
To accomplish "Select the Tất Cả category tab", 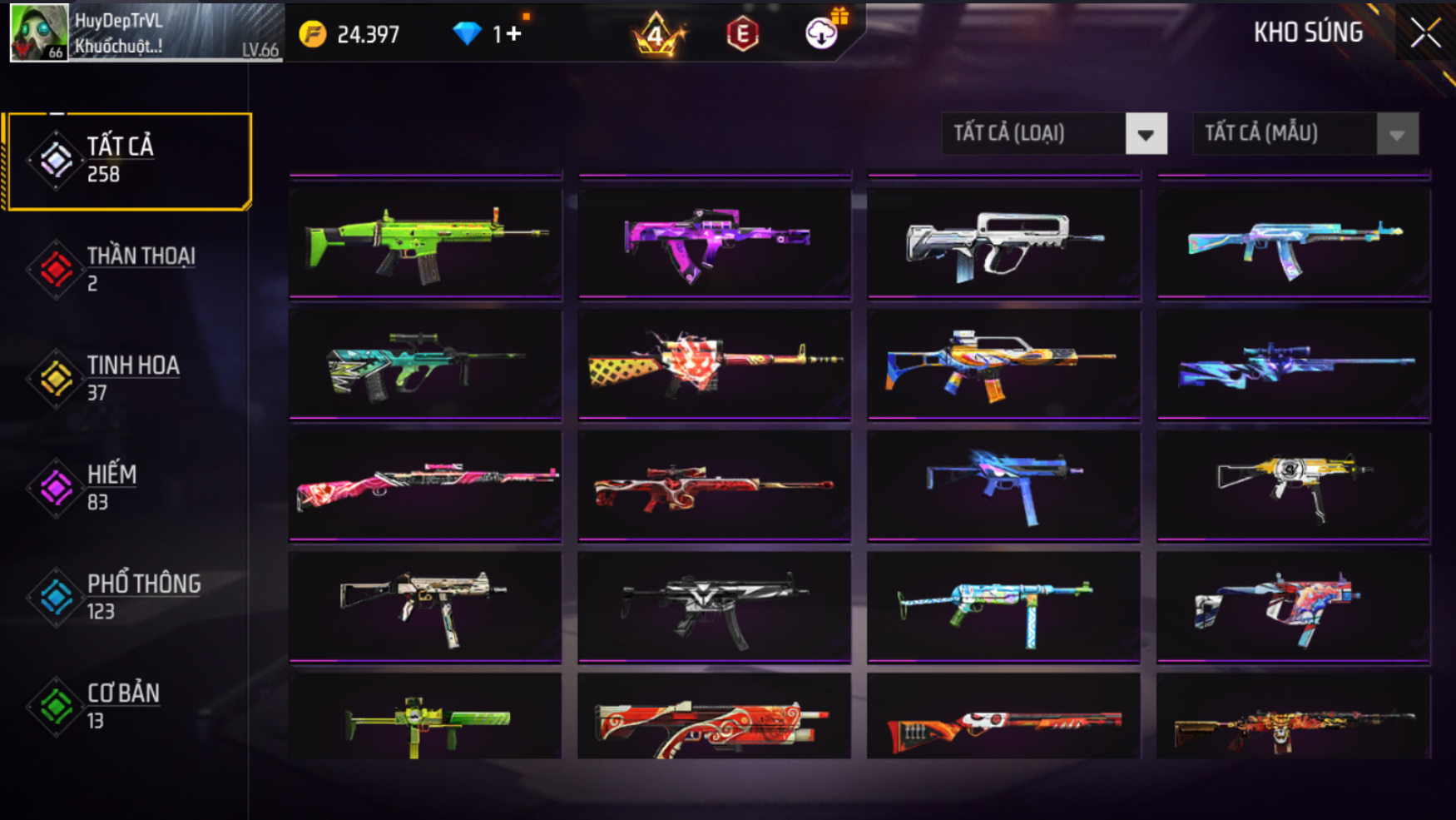I will 129,161.
